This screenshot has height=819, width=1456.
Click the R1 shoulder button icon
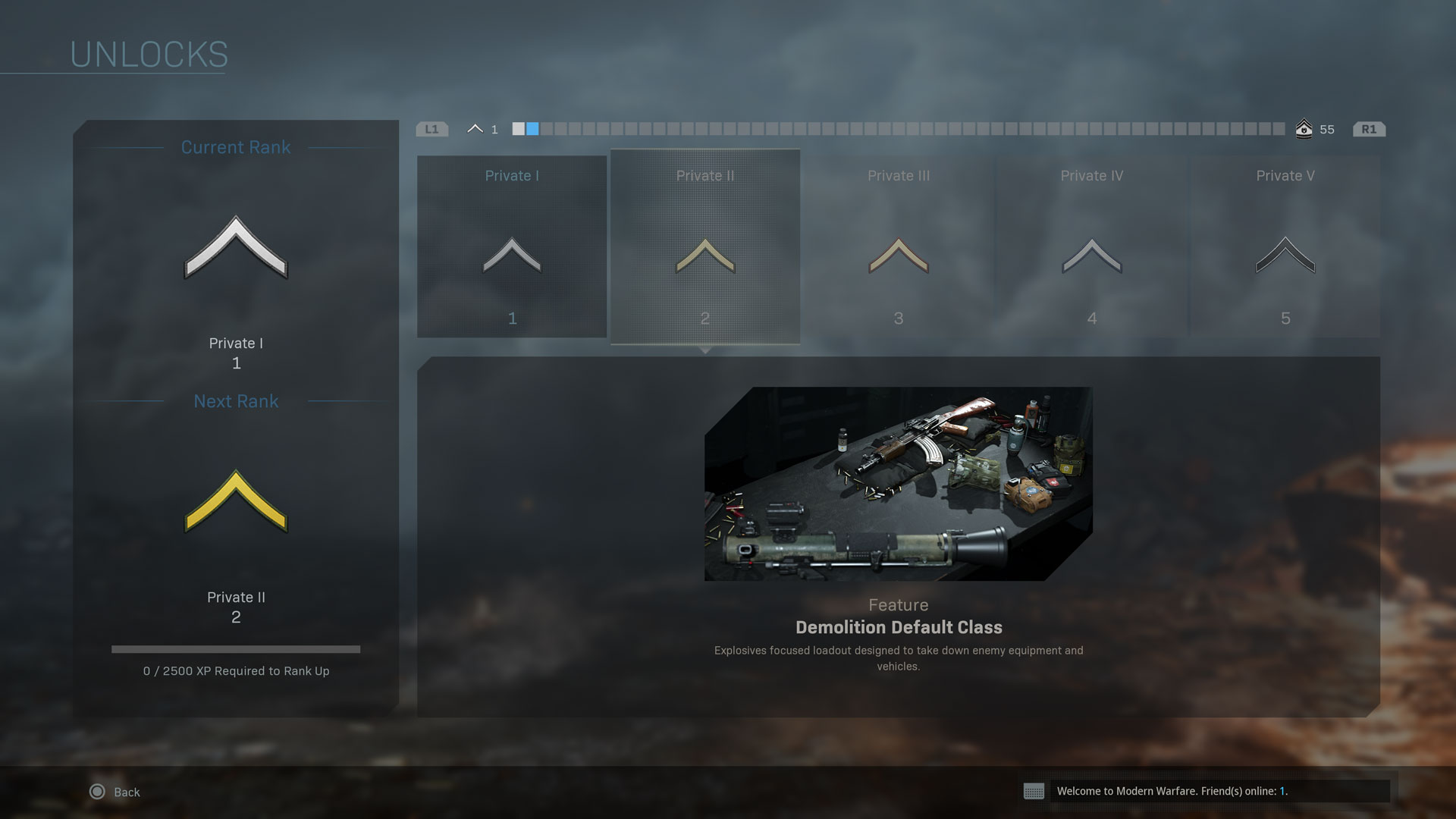(1370, 129)
